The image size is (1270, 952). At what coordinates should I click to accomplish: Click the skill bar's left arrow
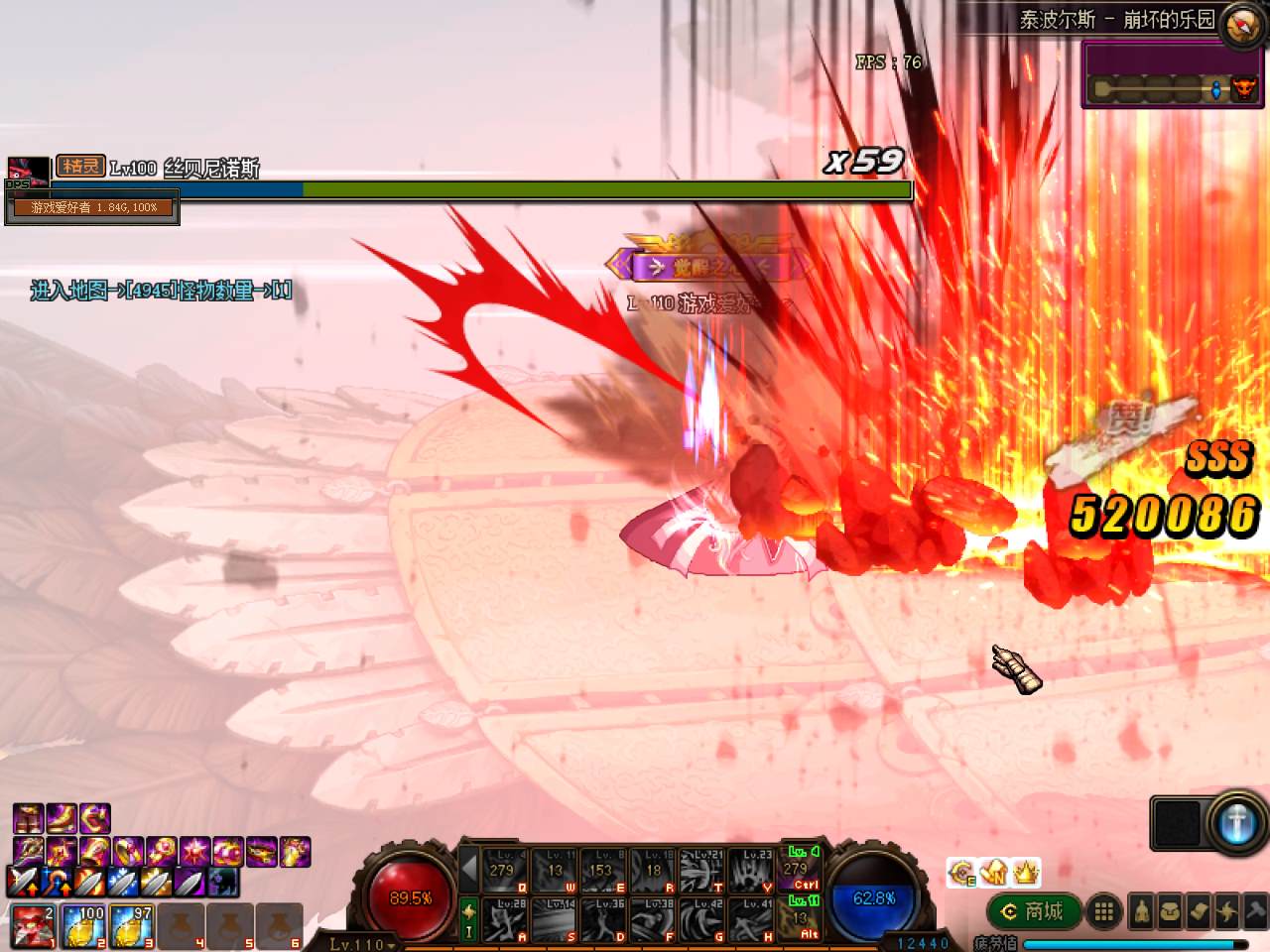click(469, 870)
